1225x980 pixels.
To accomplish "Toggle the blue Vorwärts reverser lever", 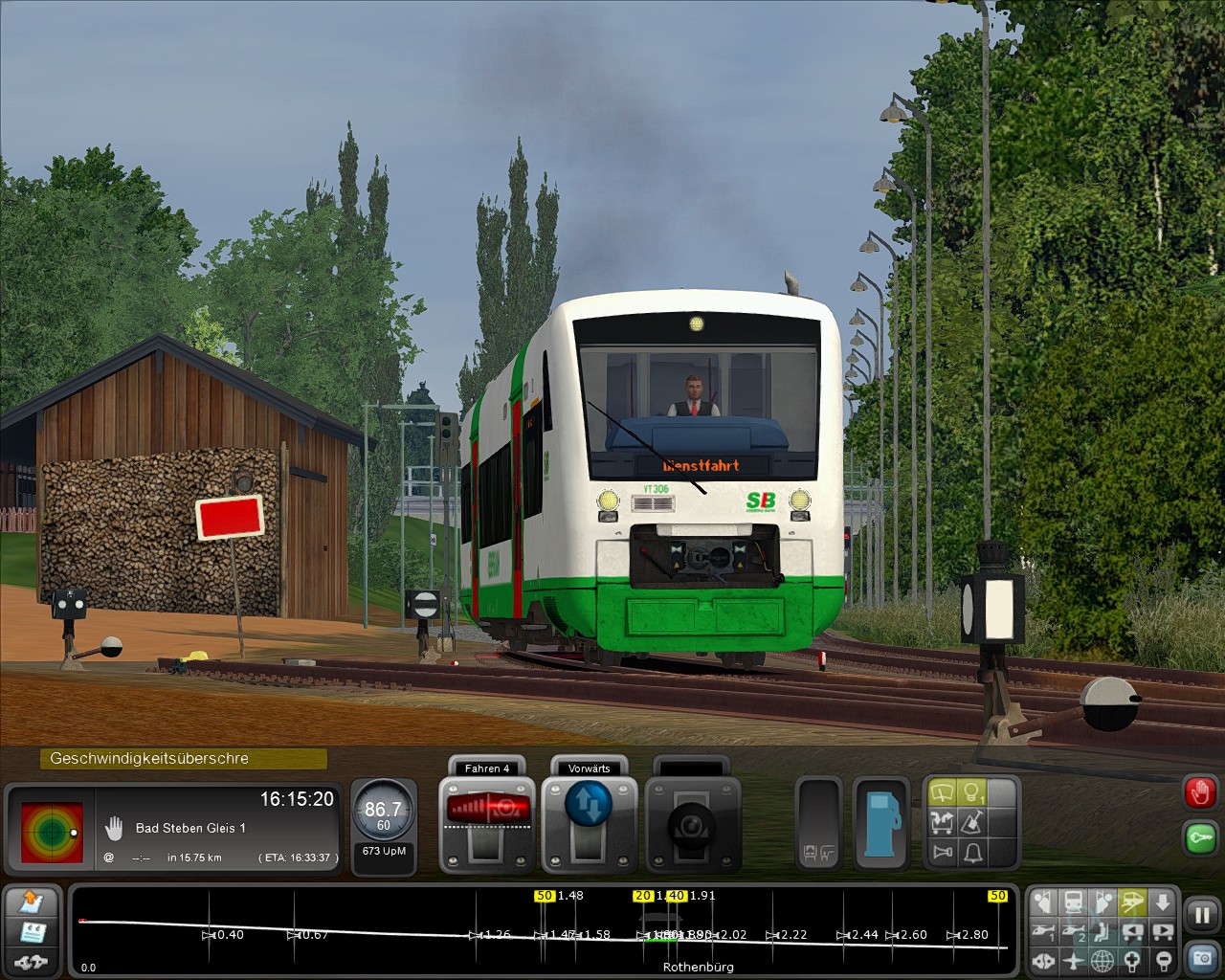I will 589,807.
